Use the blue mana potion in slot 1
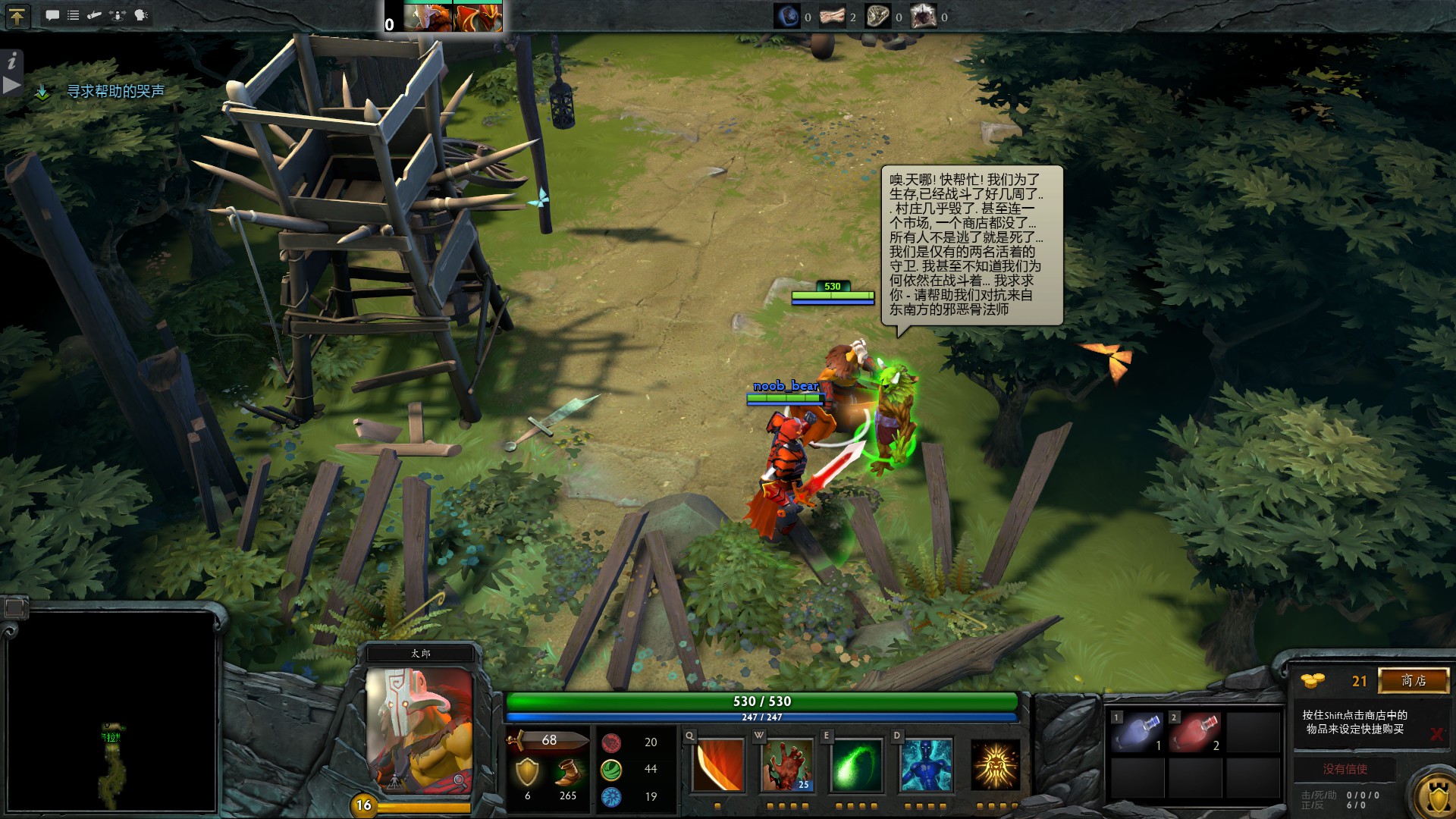Image resolution: width=1456 pixels, height=819 pixels. [x=1136, y=733]
